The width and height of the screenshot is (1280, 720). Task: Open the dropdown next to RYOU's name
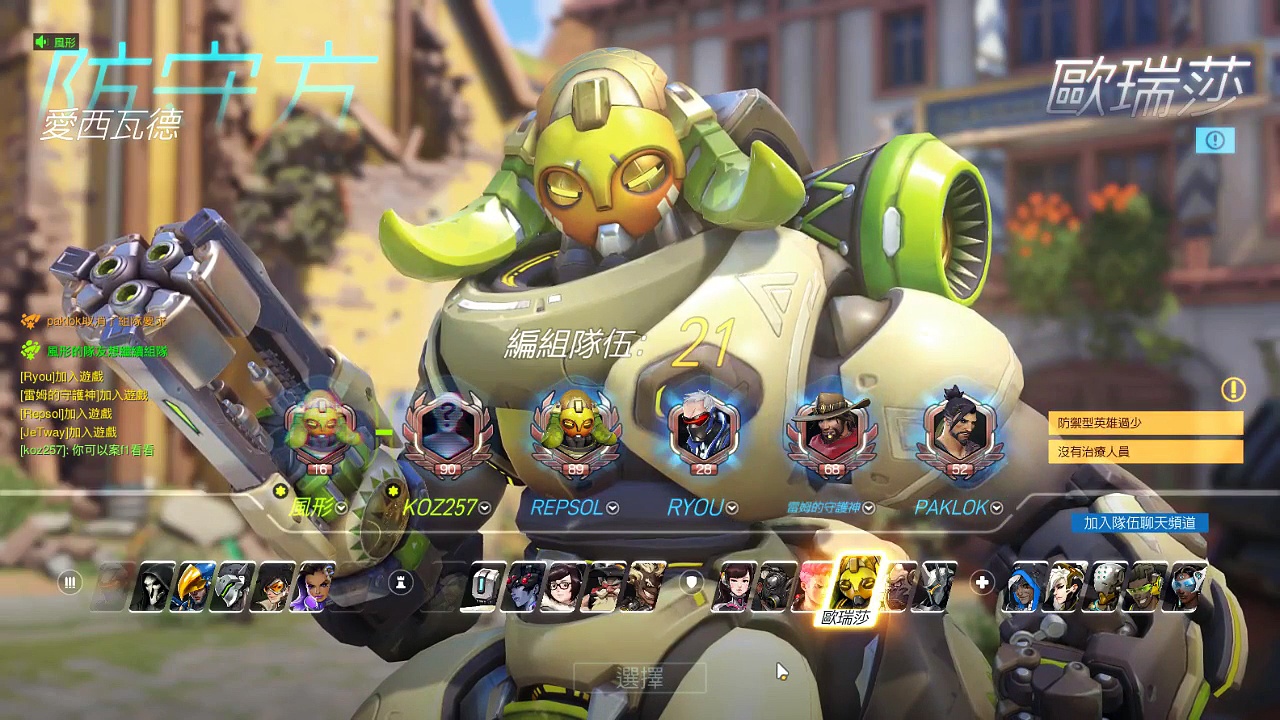pos(732,508)
